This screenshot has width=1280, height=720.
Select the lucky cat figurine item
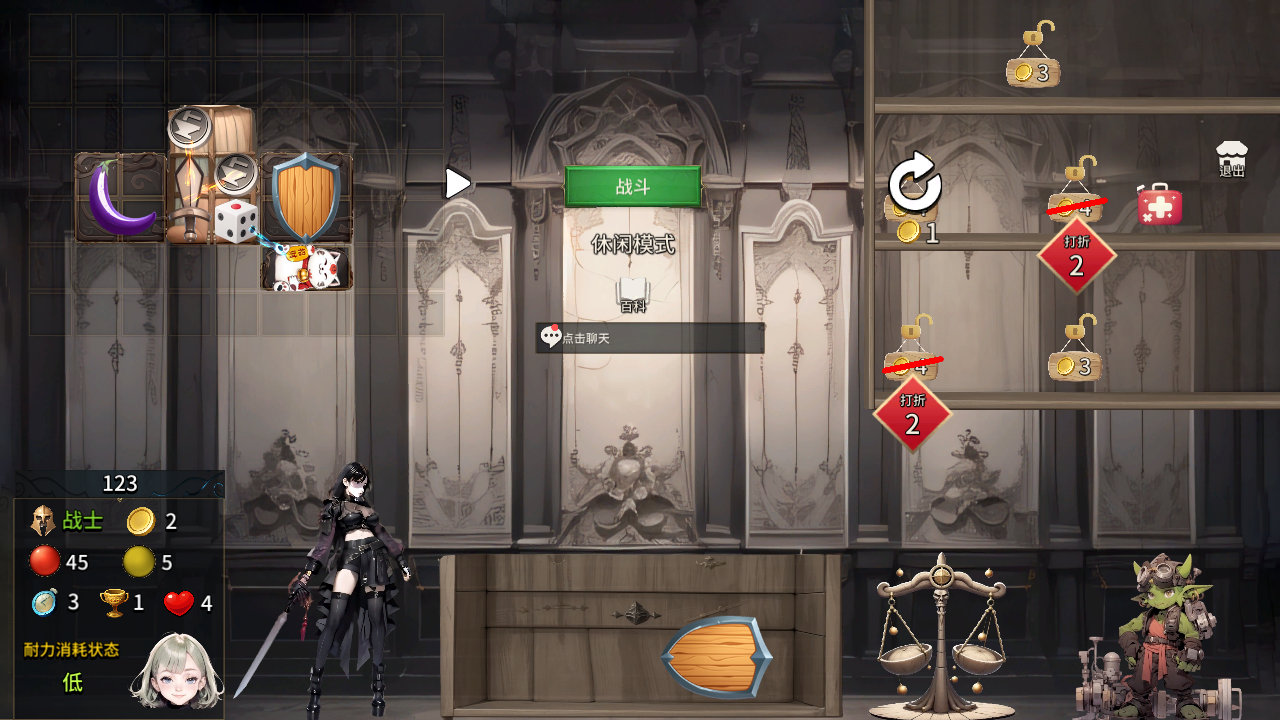[x=306, y=268]
